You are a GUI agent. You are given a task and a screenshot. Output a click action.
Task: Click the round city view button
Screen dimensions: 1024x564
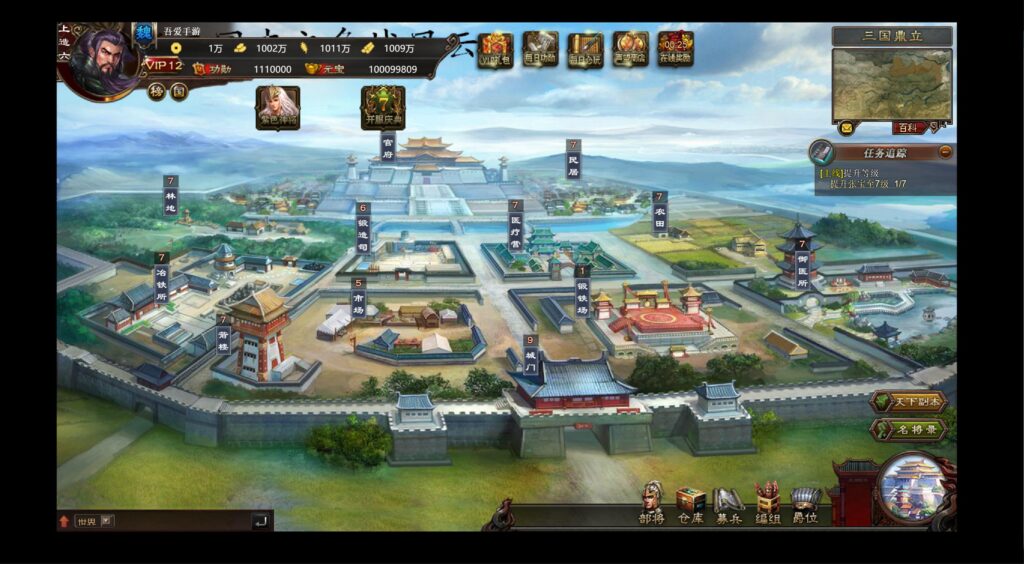[x=910, y=487]
